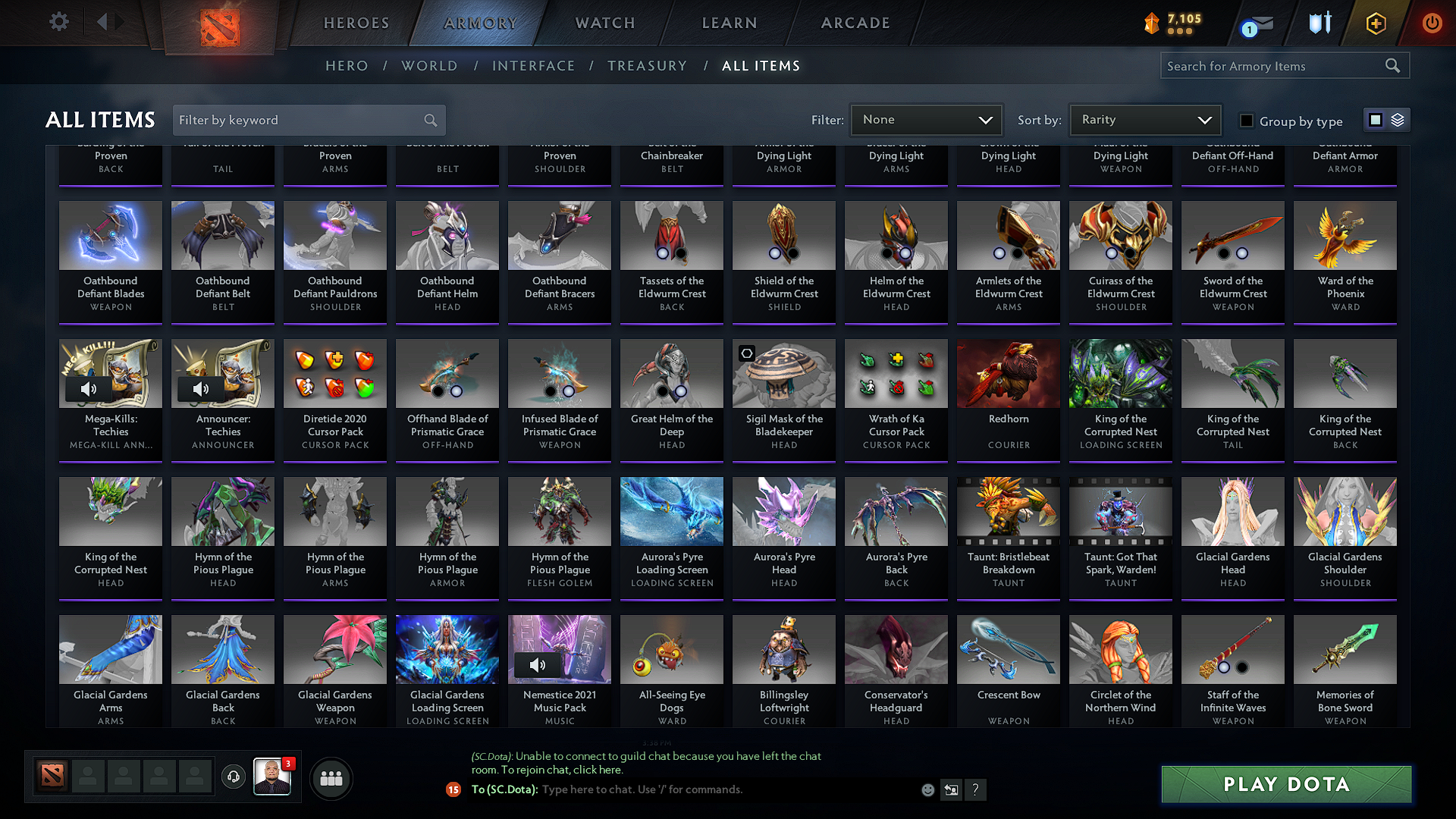The height and width of the screenshot is (819, 1456).
Task: Open the mail notification inbox
Action: tap(1254, 23)
